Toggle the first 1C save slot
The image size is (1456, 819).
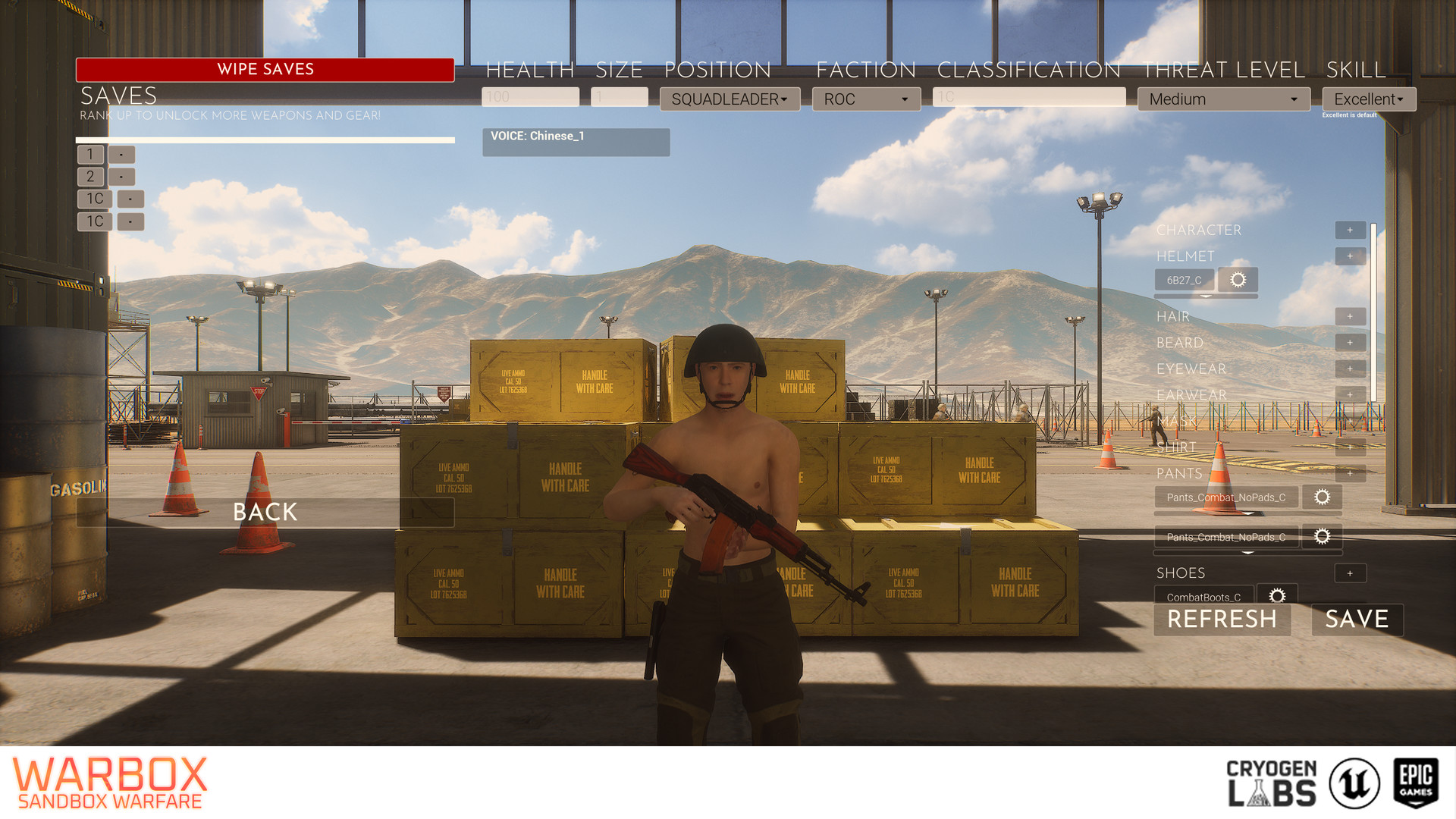(94, 199)
